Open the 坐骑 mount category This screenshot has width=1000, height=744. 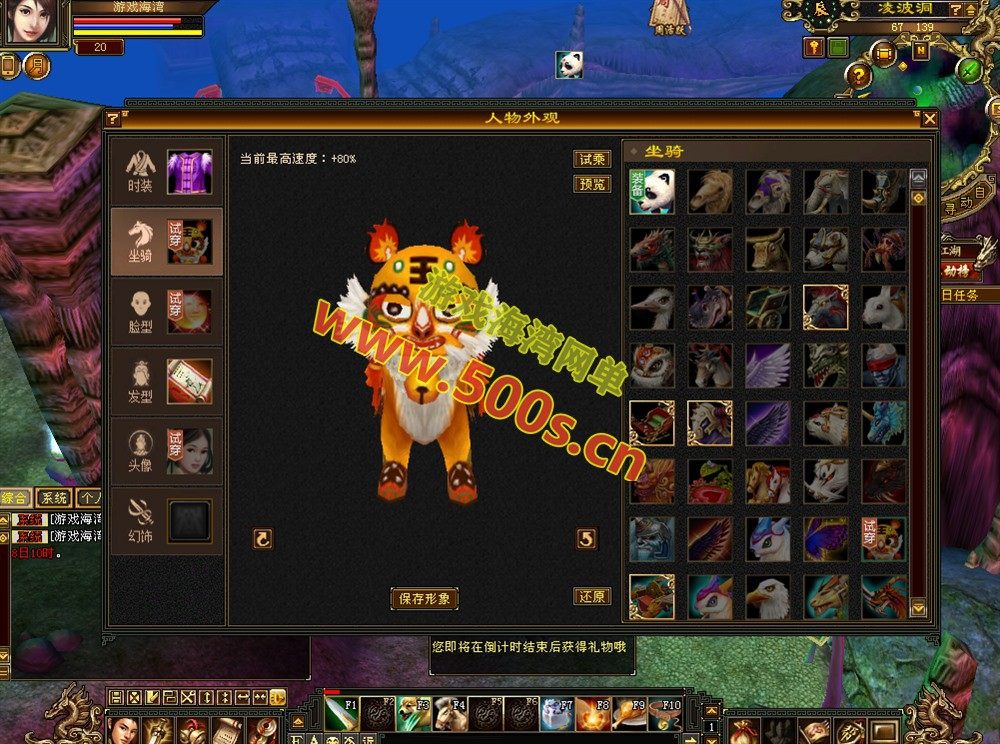166,241
